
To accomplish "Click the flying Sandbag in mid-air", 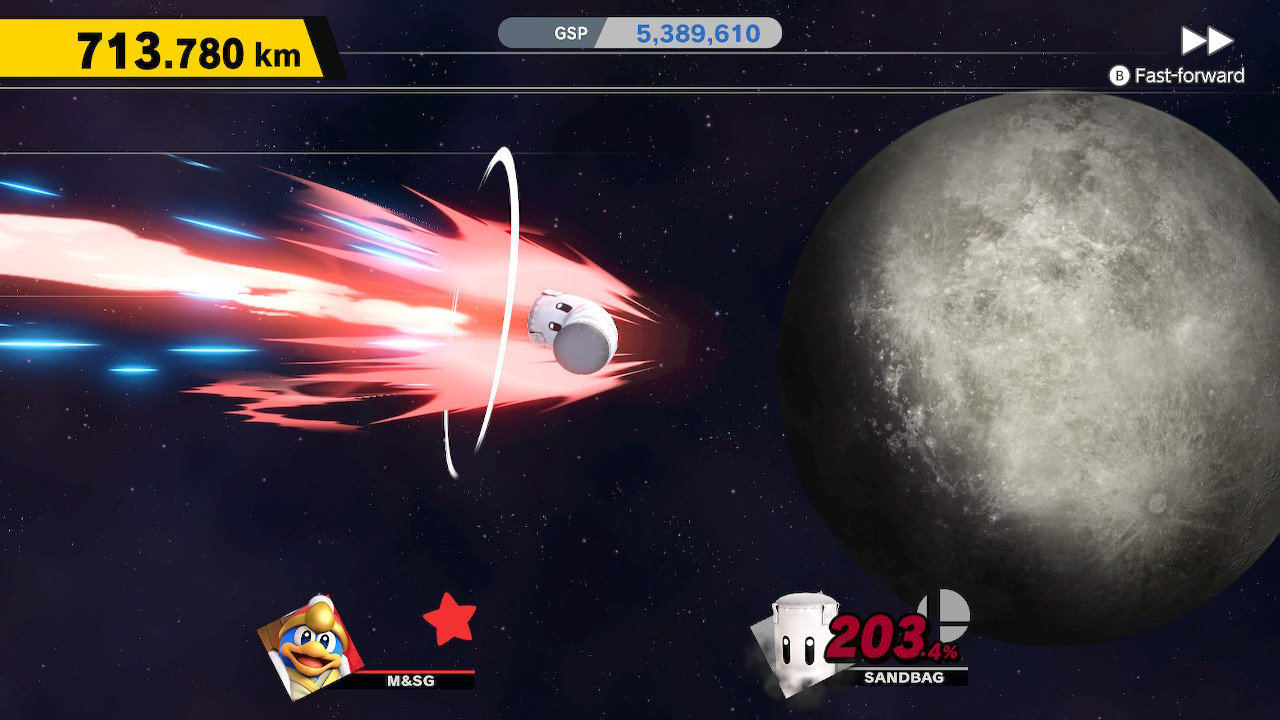I will pyautogui.click(x=573, y=328).
